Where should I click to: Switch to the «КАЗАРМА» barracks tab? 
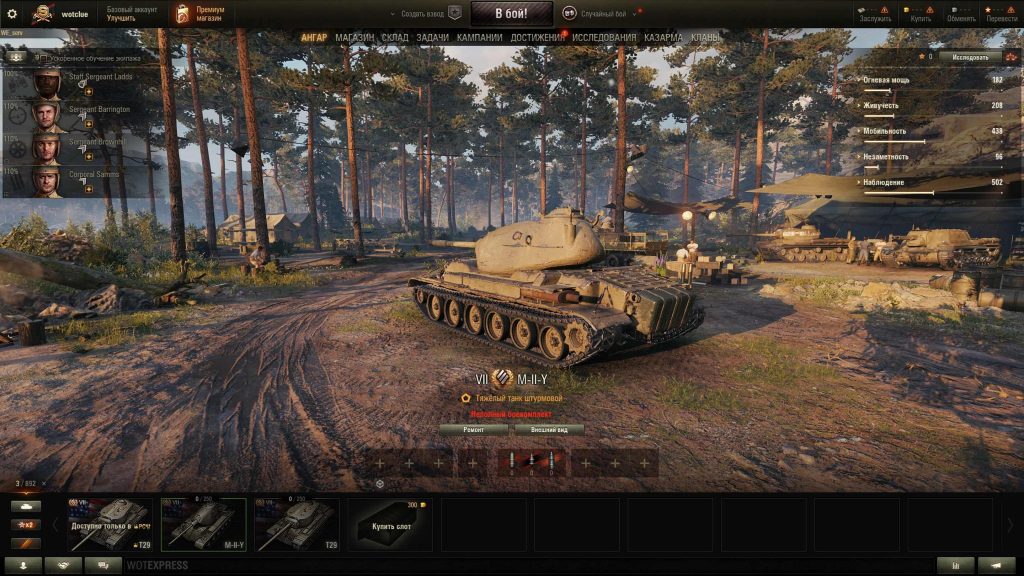point(664,38)
